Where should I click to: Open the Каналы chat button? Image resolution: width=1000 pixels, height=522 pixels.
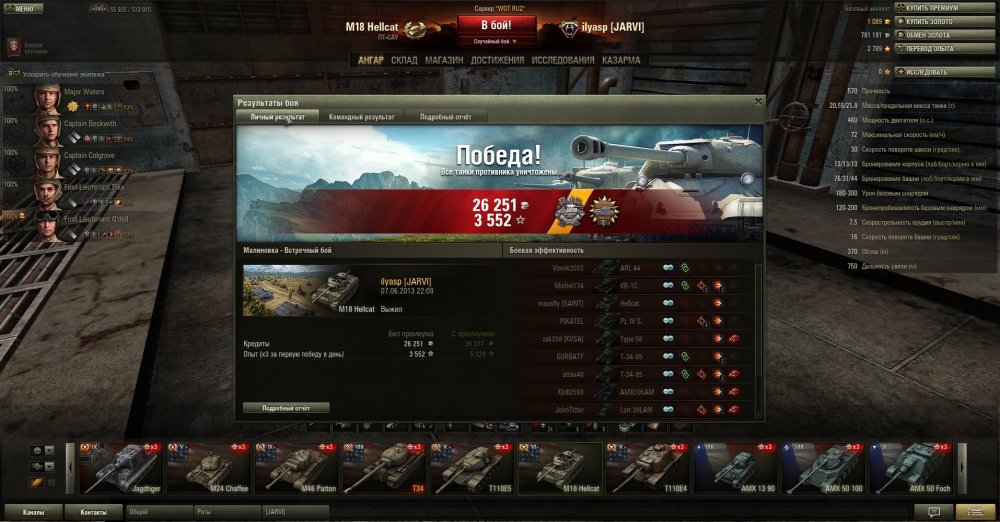[x=33, y=511]
